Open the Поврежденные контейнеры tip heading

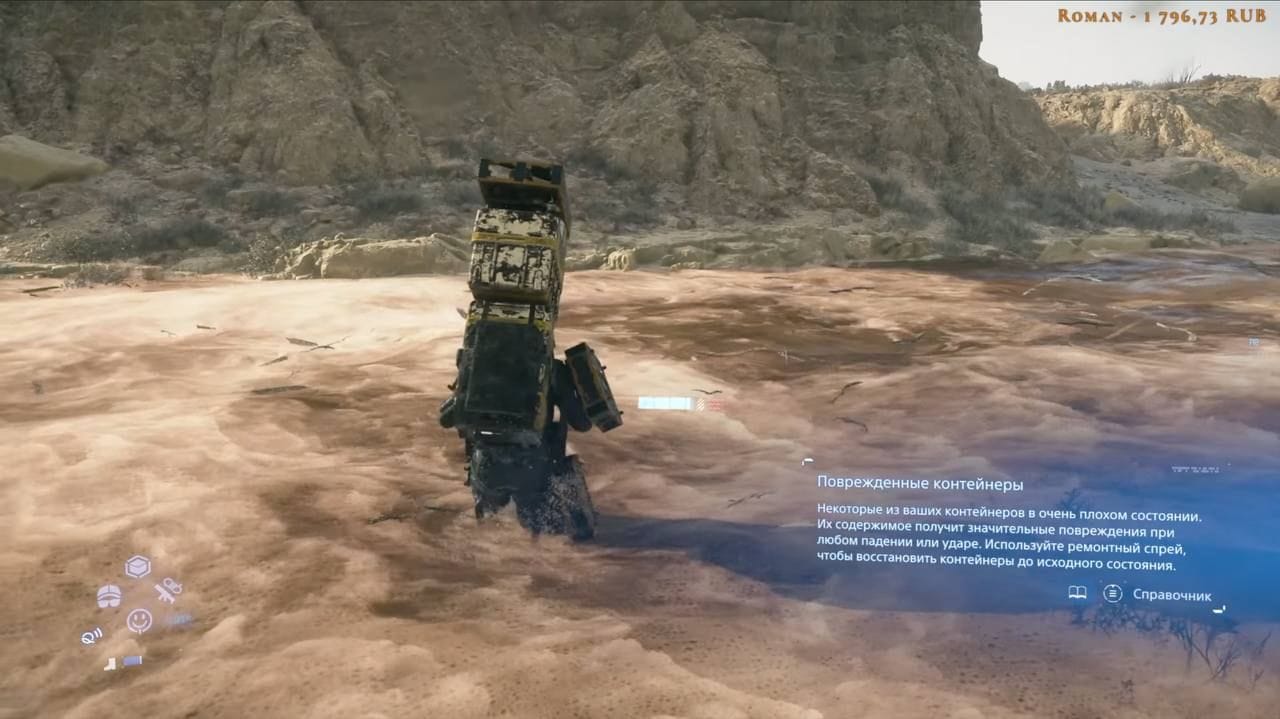tap(919, 484)
